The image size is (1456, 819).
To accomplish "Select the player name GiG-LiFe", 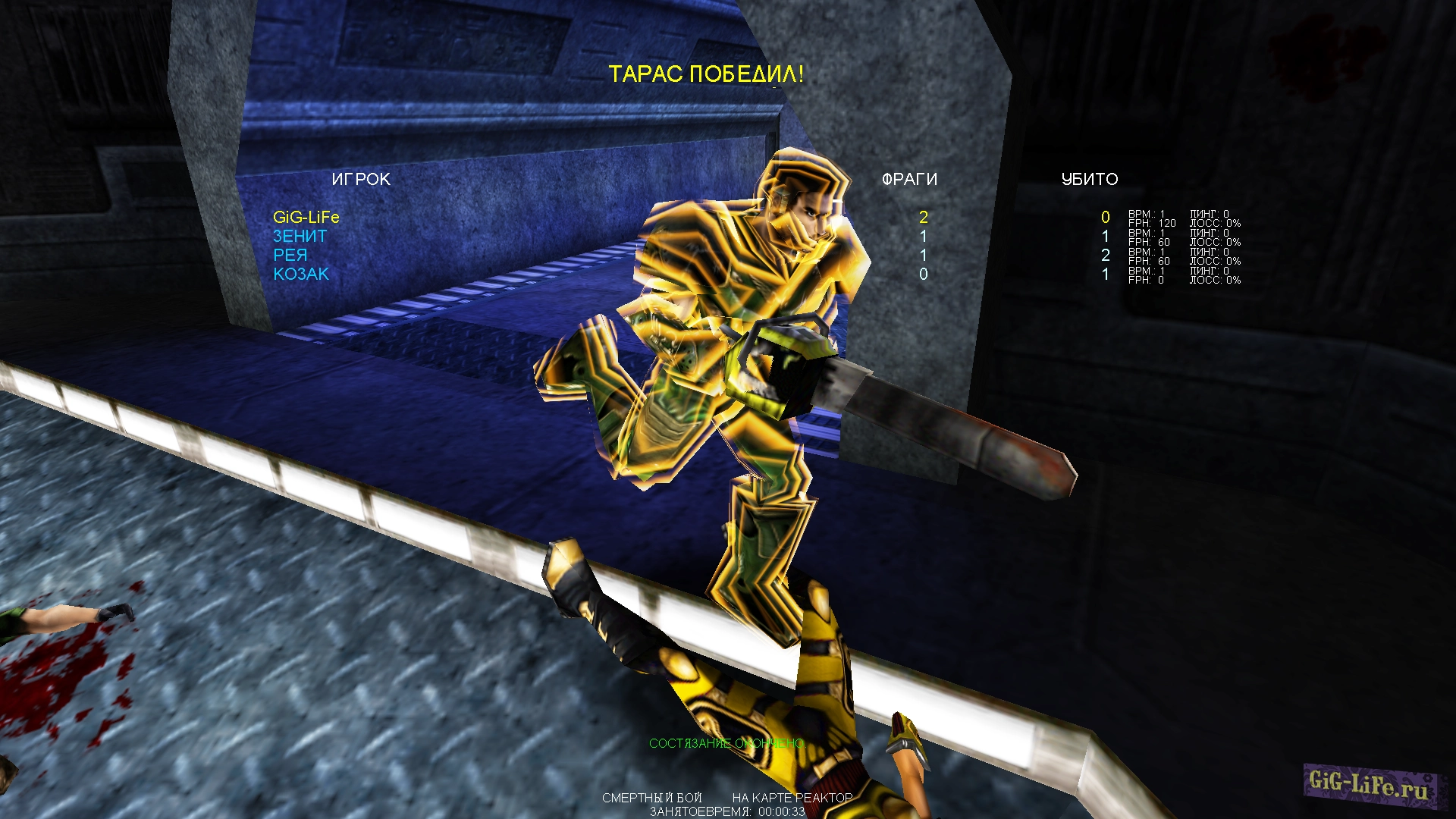I will 306,217.
